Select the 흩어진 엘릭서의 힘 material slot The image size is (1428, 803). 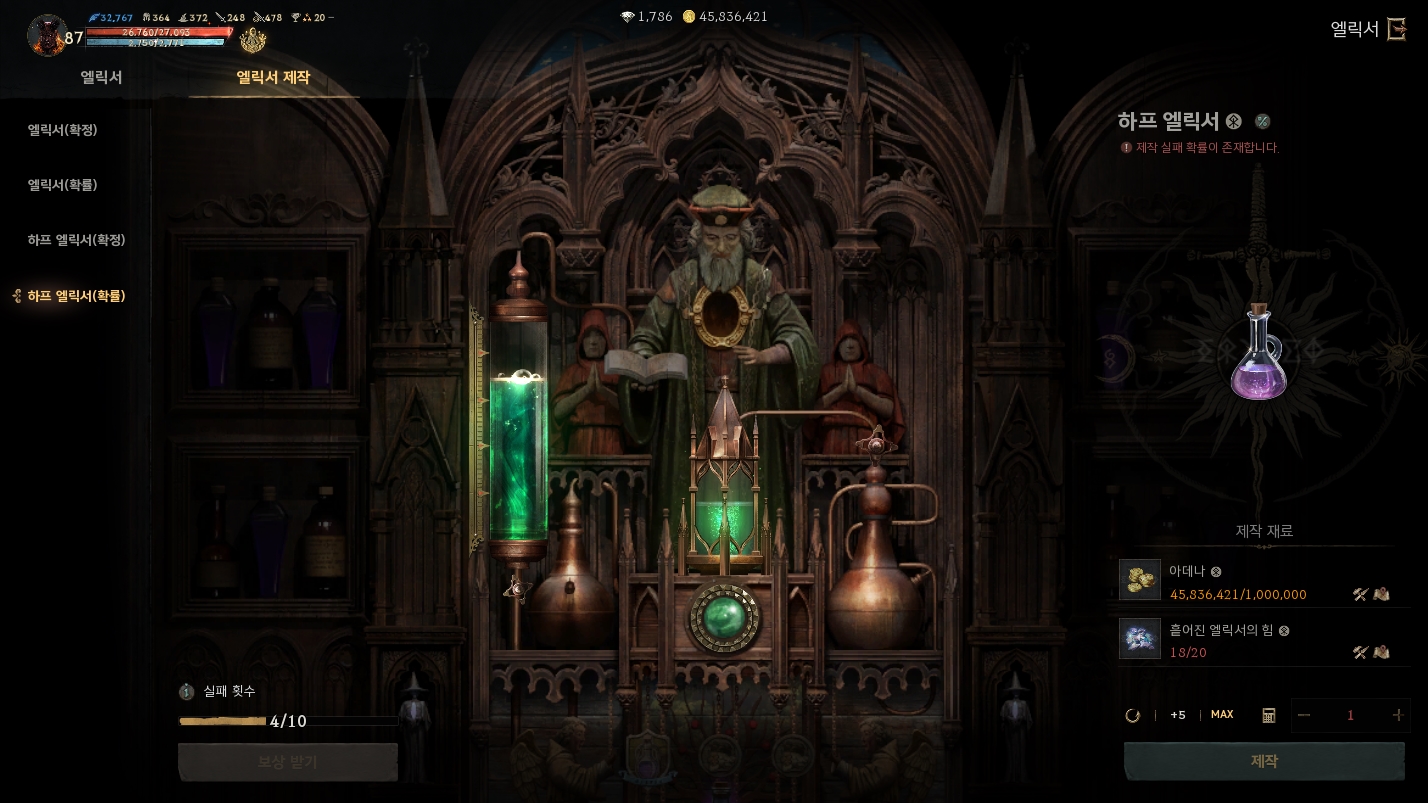click(1140, 638)
